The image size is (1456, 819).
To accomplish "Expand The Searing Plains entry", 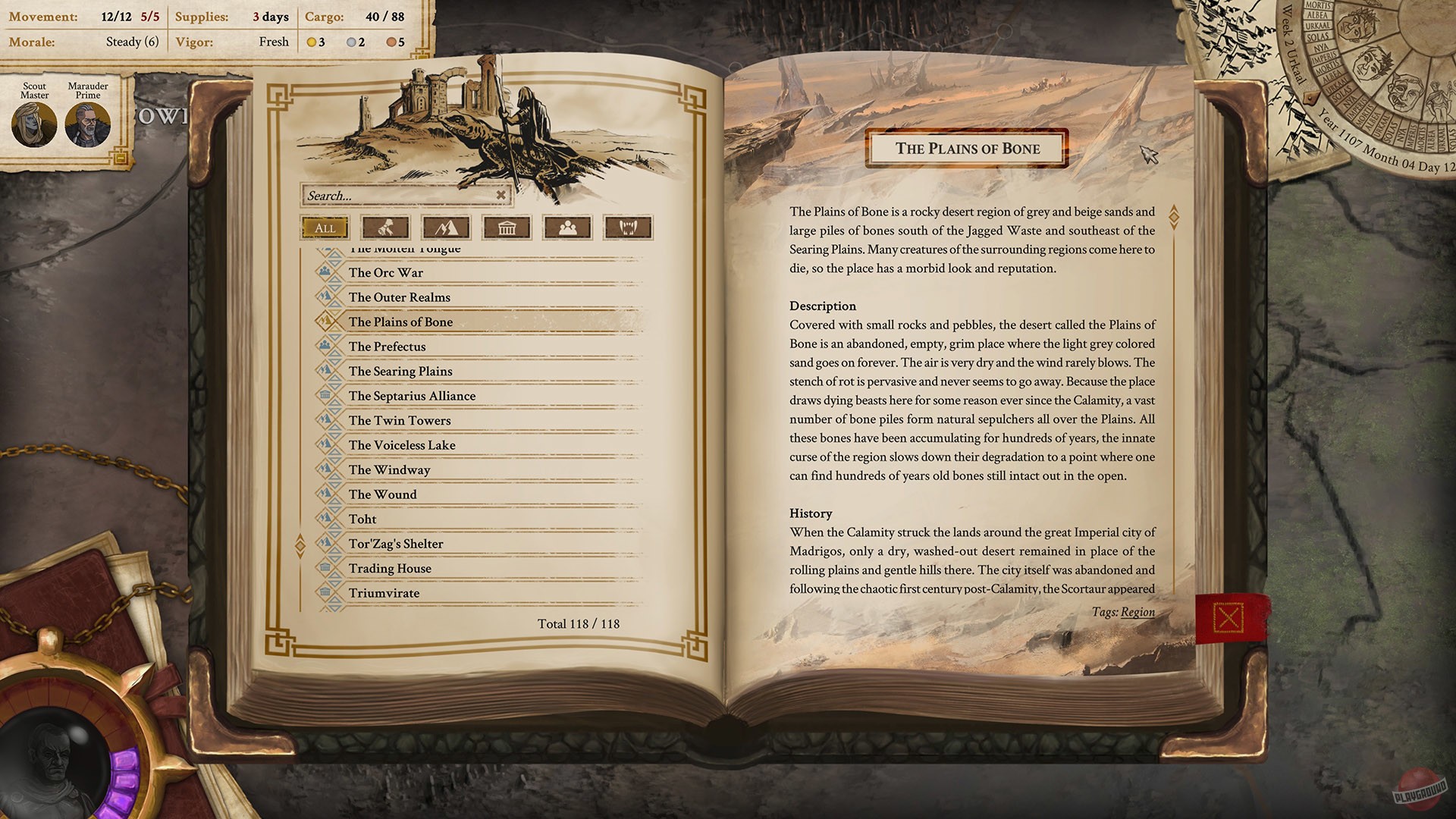I will (x=400, y=371).
